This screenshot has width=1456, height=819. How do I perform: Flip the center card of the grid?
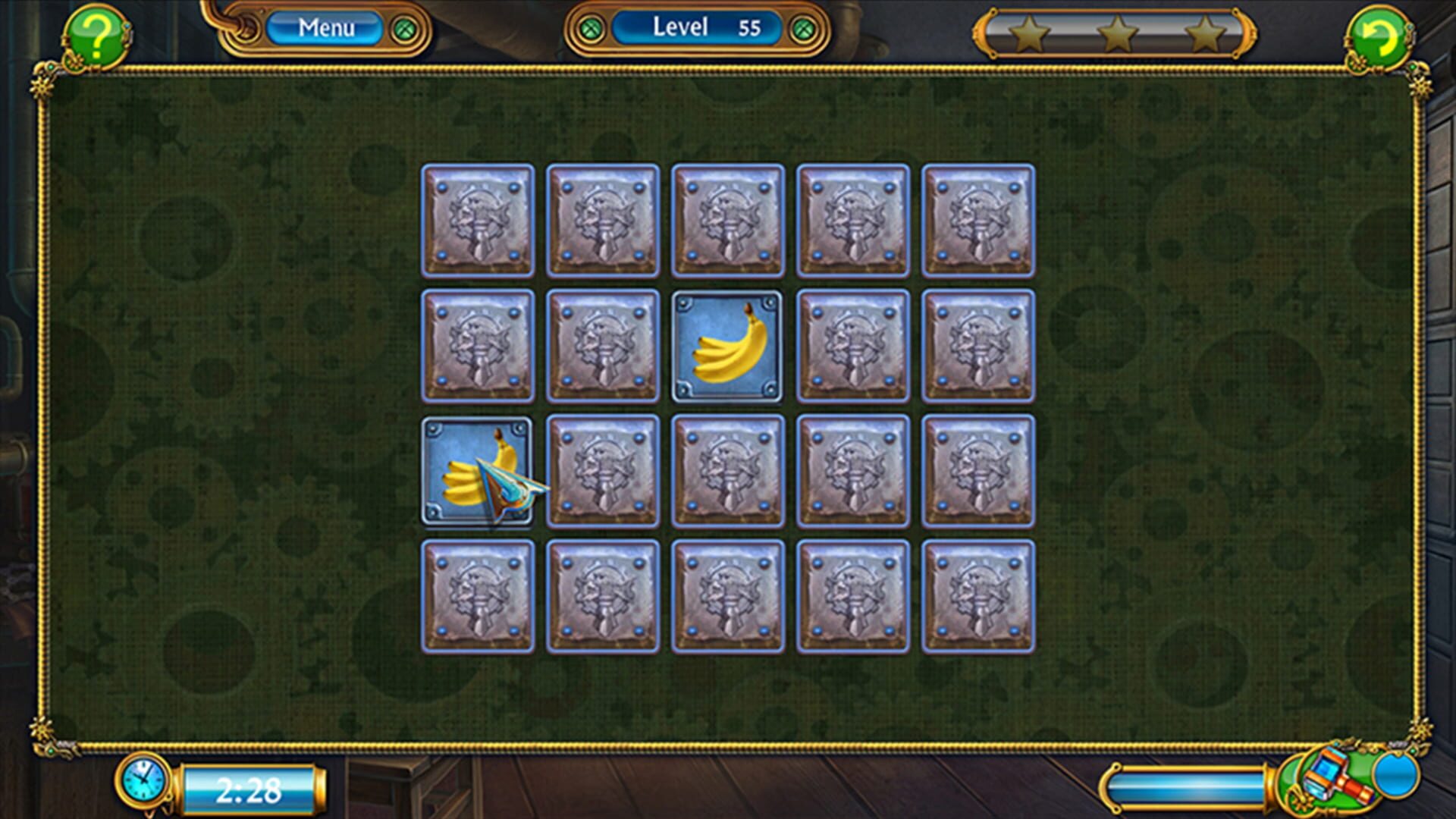tap(729, 467)
